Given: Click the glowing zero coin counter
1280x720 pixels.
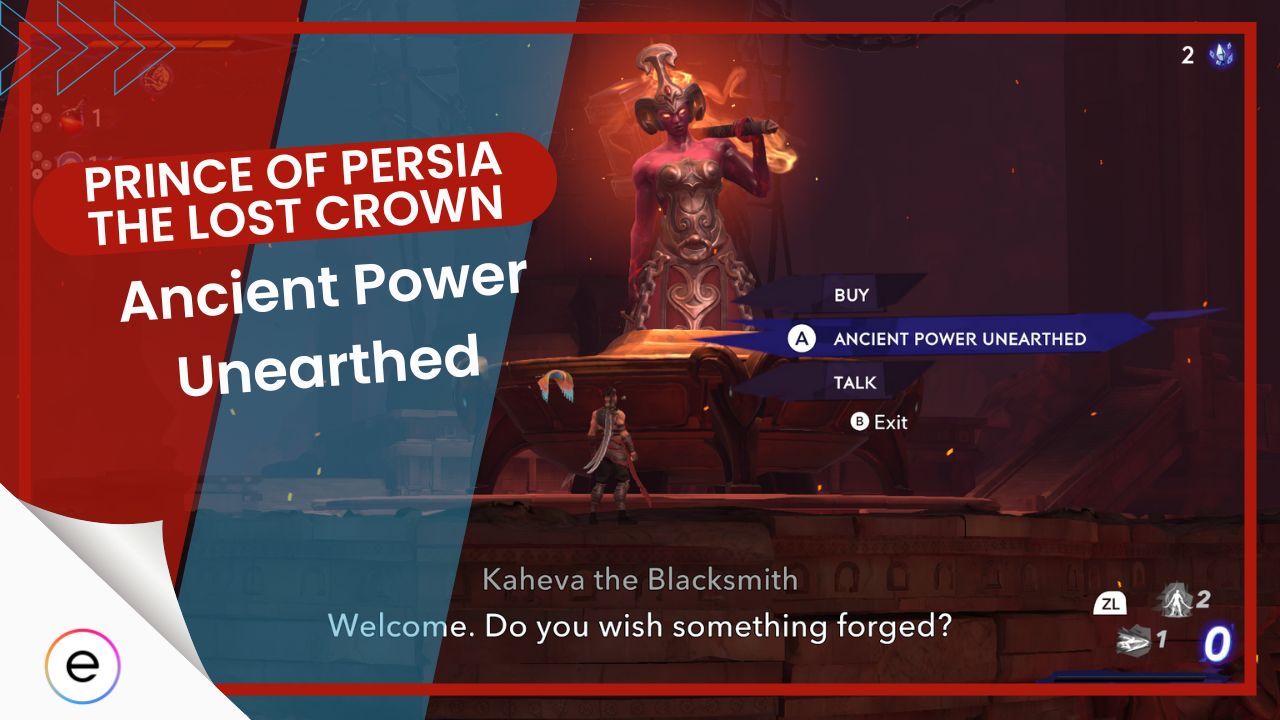Looking at the screenshot, I should pyautogui.click(x=1216, y=644).
